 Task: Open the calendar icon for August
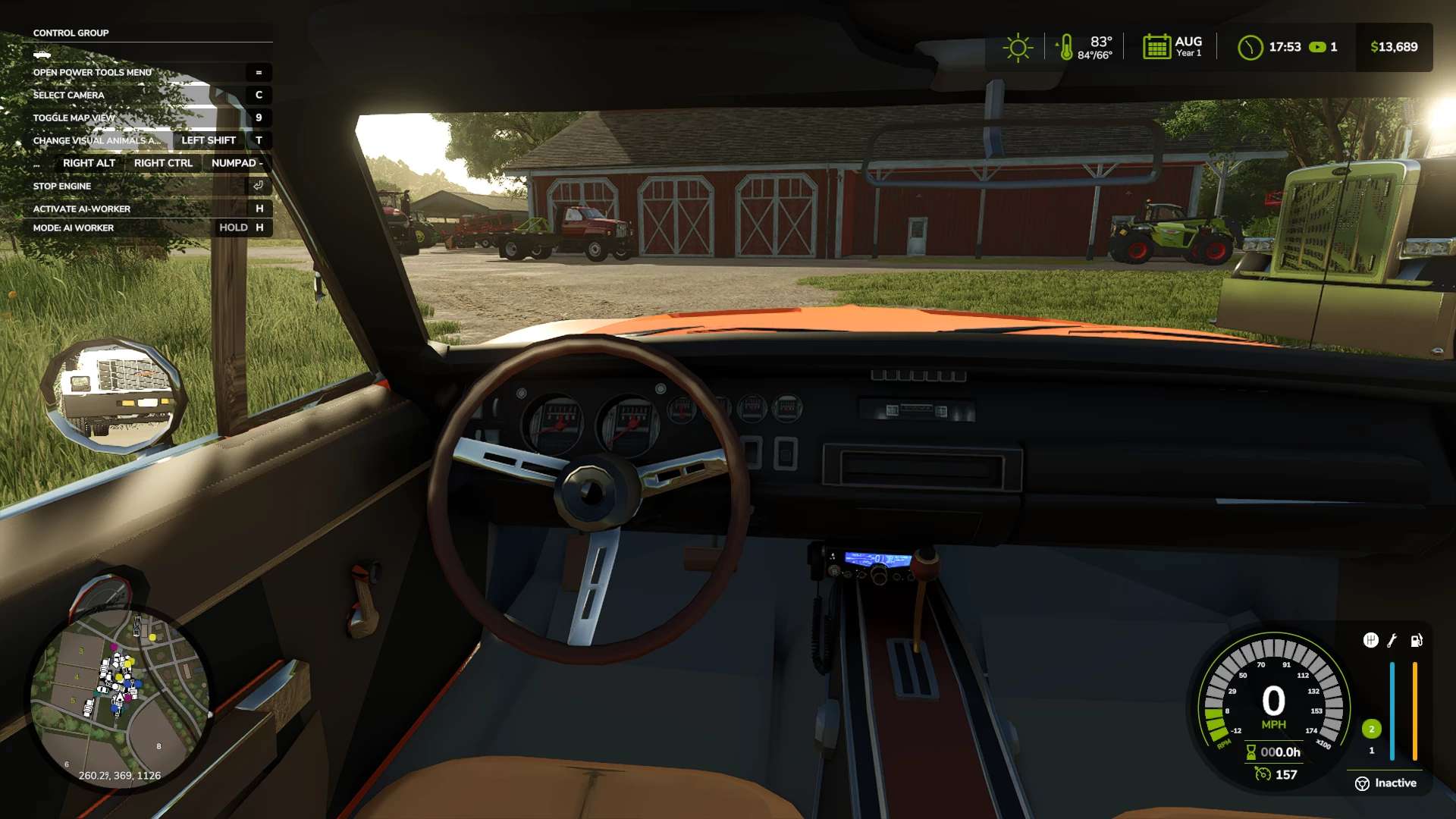coord(1156,47)
